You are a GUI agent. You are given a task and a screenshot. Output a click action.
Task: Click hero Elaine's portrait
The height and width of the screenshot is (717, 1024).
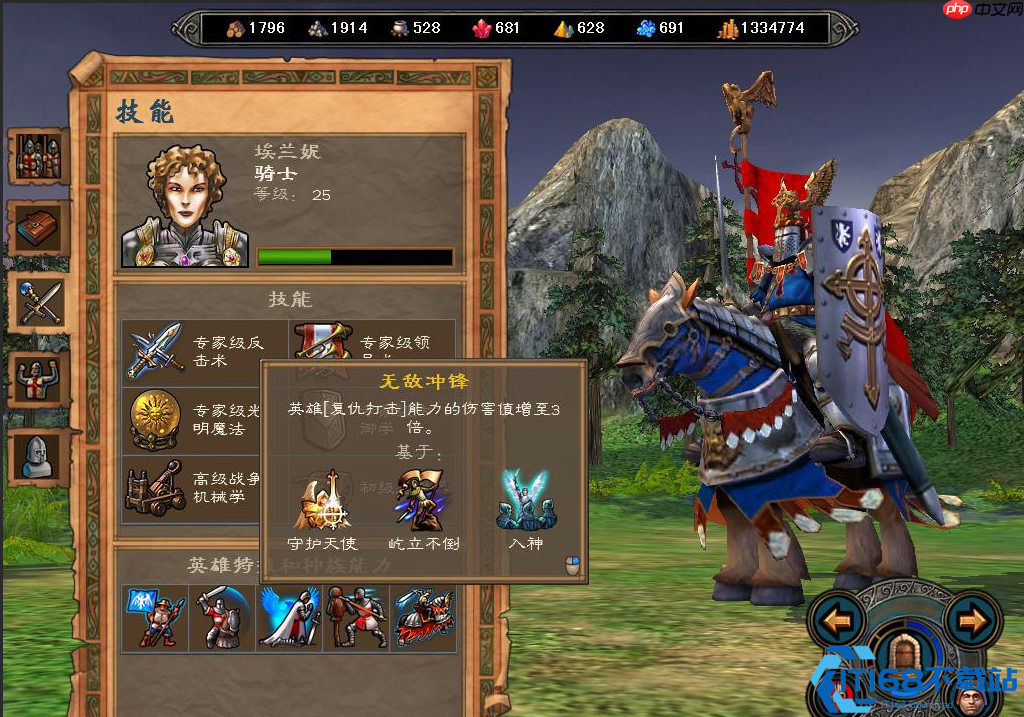(185, 207)
